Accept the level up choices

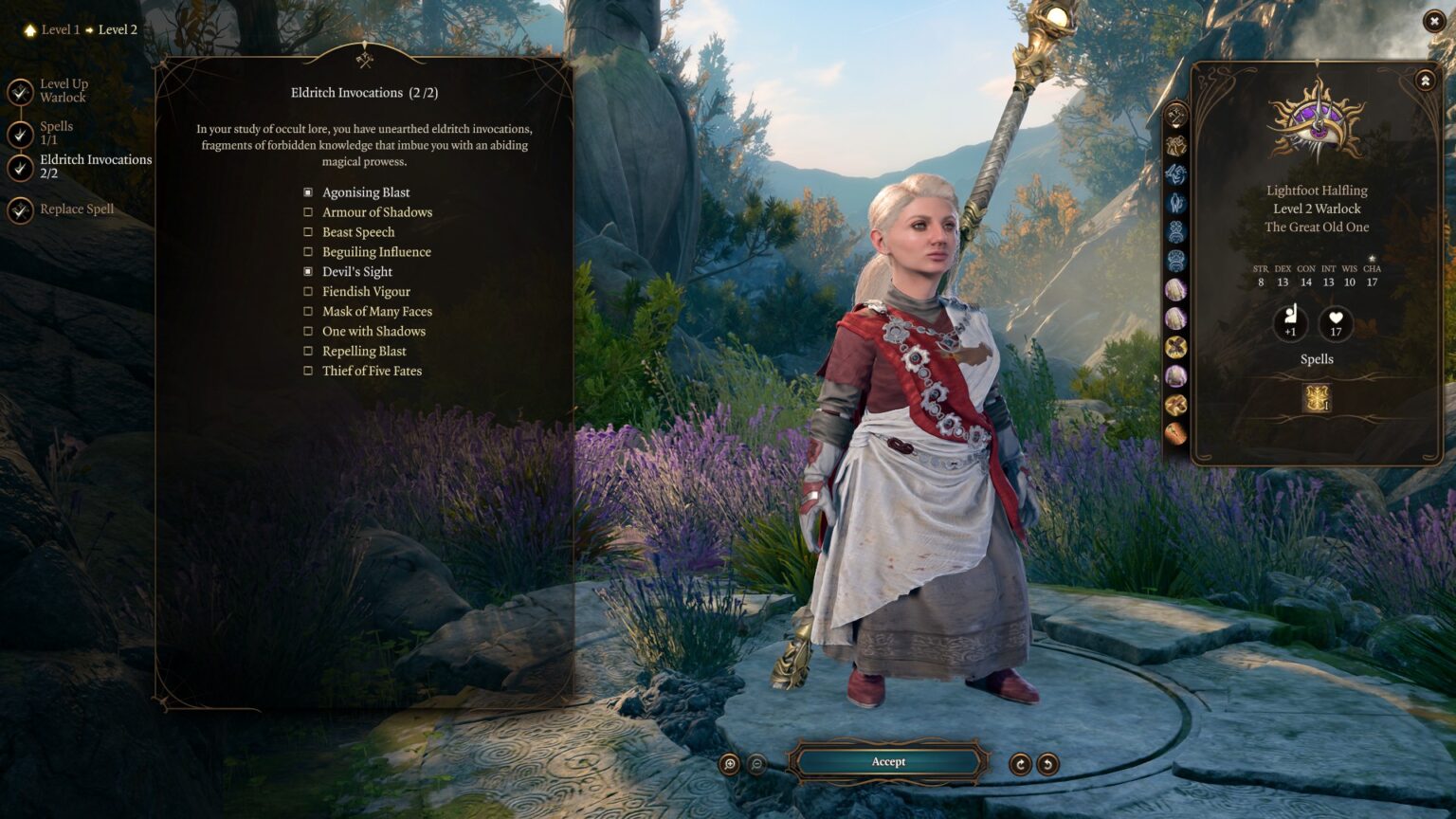pyautogui.click(x=888, y=762)
